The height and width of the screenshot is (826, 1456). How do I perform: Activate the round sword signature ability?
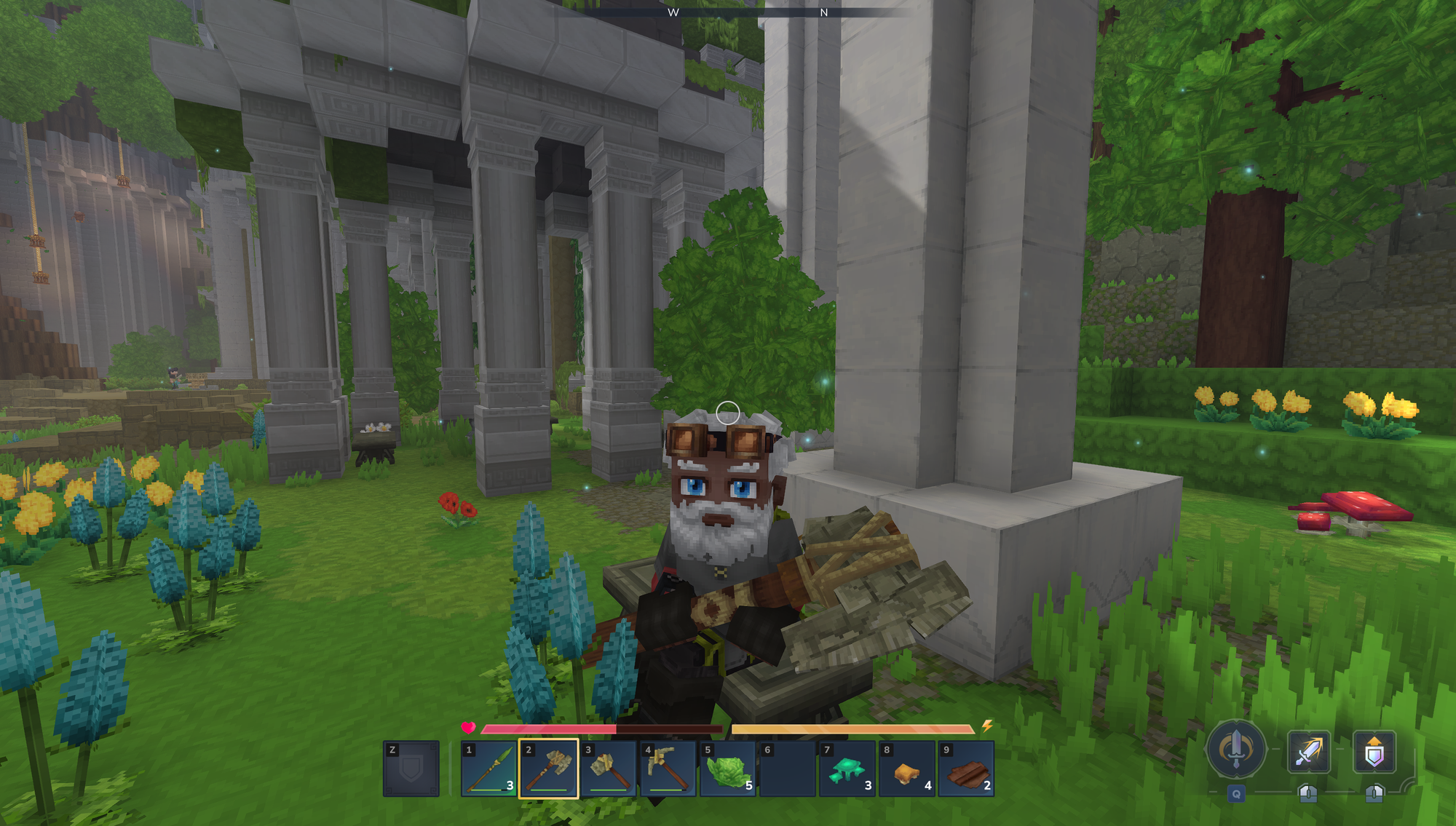coord(1235,749)
